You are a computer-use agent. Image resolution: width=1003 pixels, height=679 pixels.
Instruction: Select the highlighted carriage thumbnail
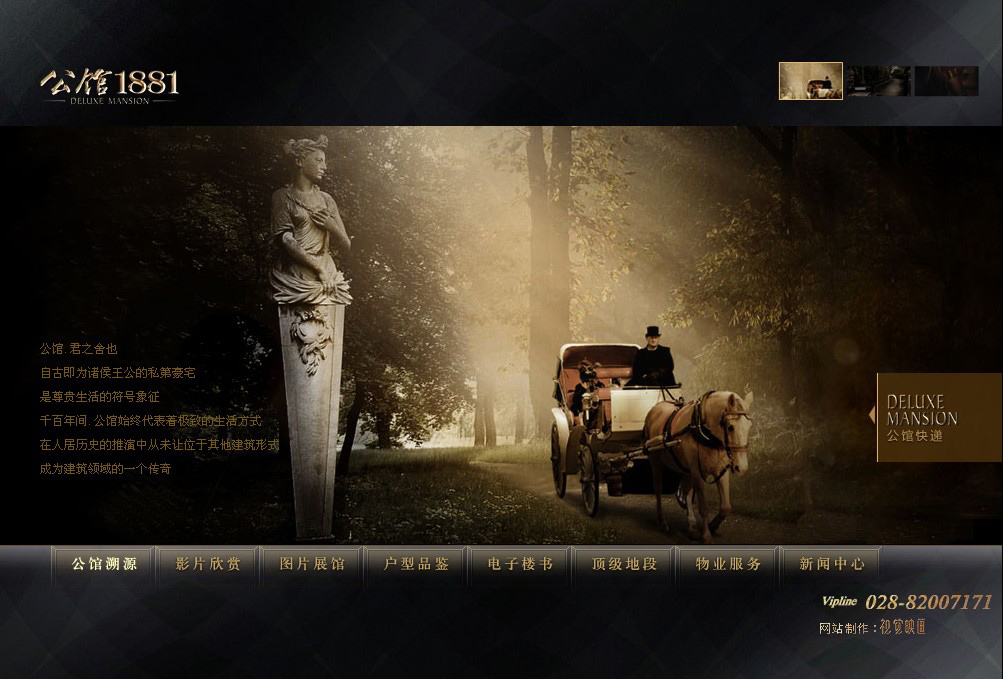click(811, 81)
